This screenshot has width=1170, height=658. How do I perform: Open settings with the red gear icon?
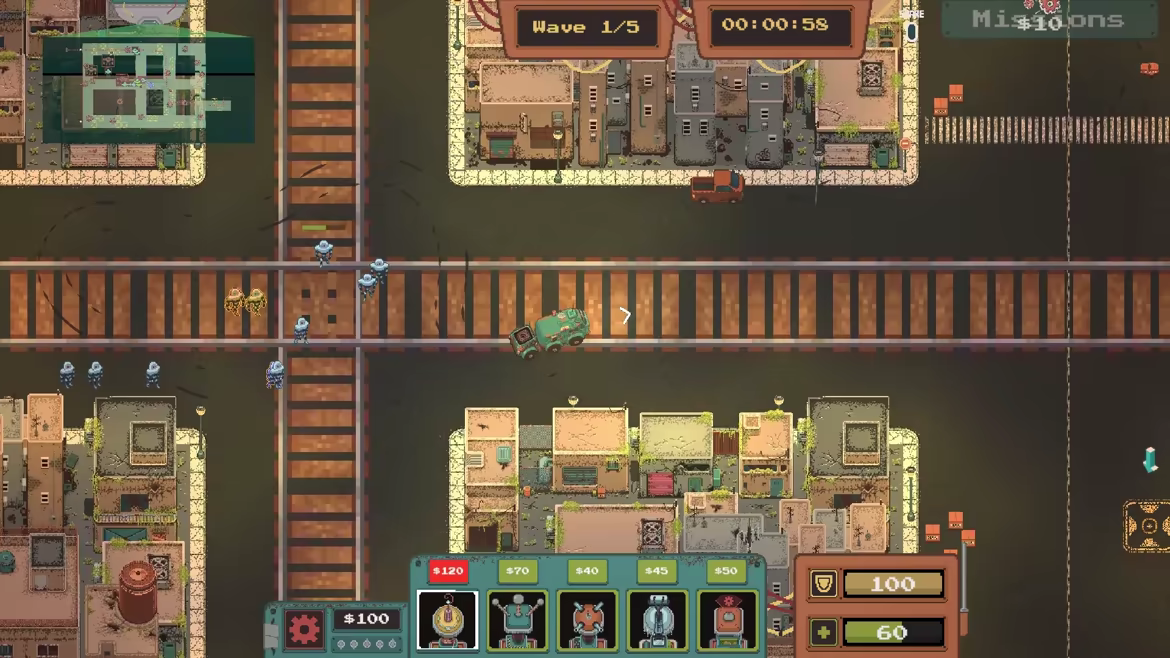click(304, 629)
